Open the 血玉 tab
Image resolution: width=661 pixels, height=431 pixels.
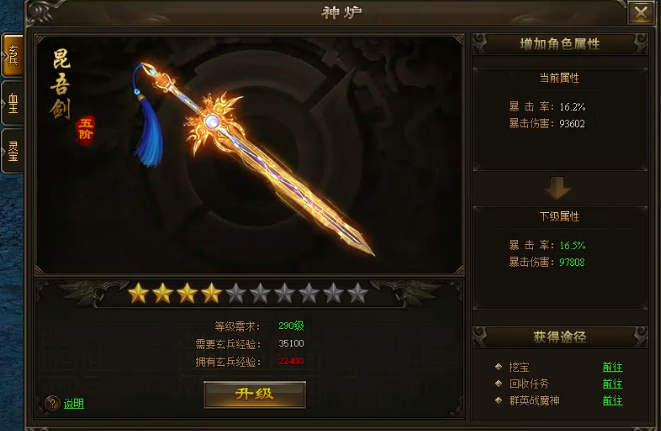(x=13, y=105)
